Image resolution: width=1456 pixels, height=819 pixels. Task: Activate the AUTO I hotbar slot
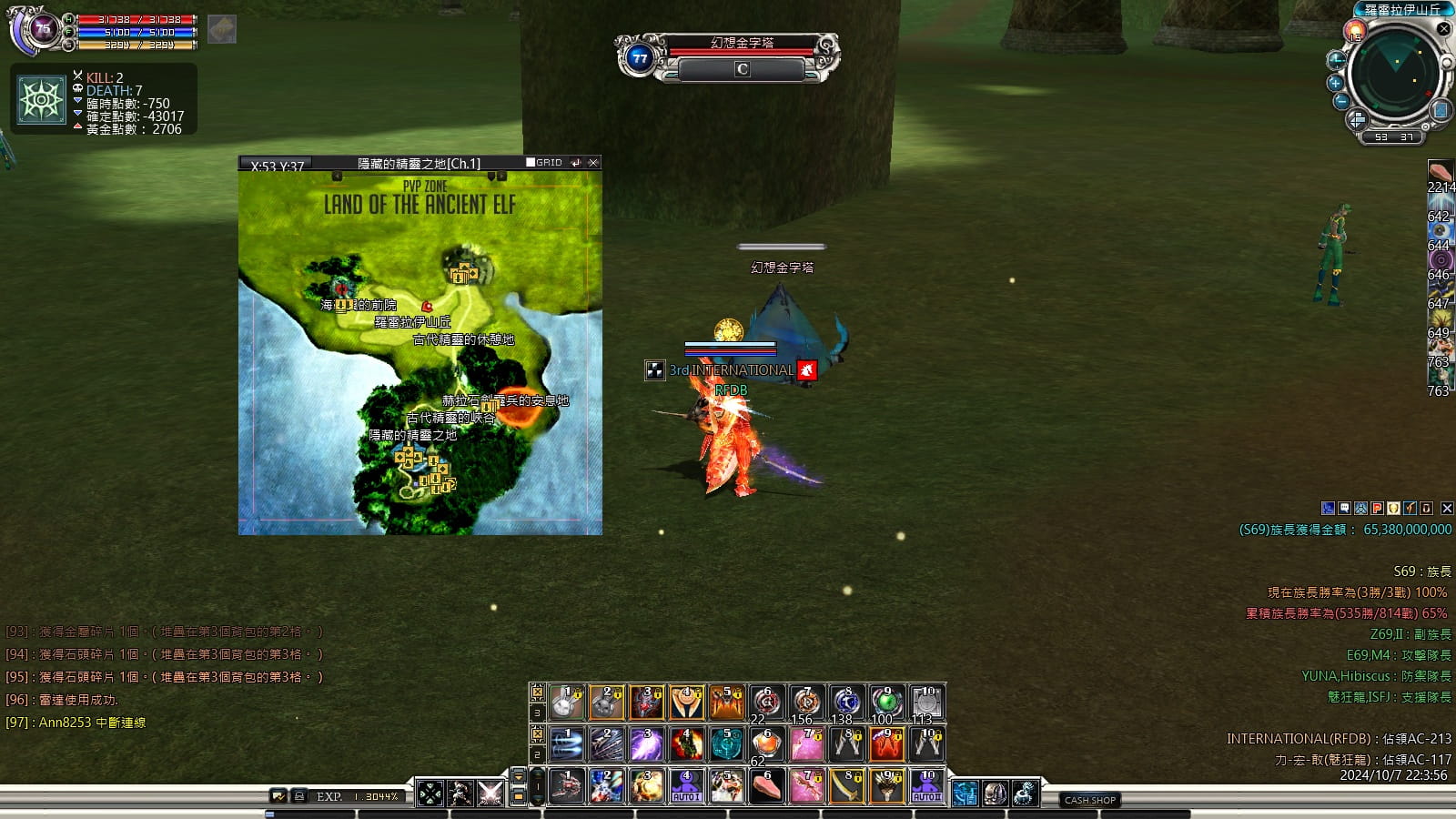(x=686, y=786)
